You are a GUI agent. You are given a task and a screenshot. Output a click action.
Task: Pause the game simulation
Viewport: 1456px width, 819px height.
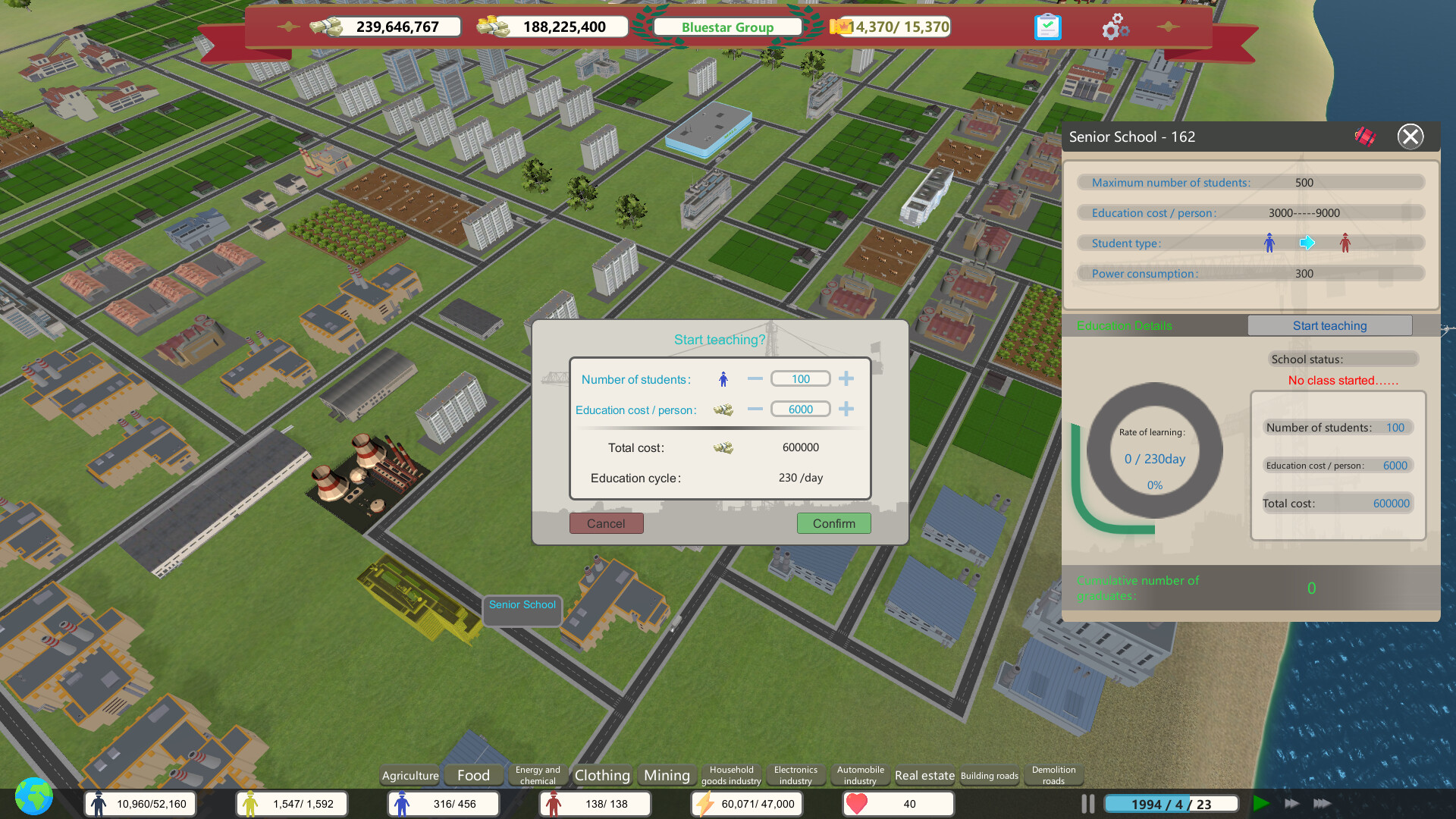coord(1087,803)
